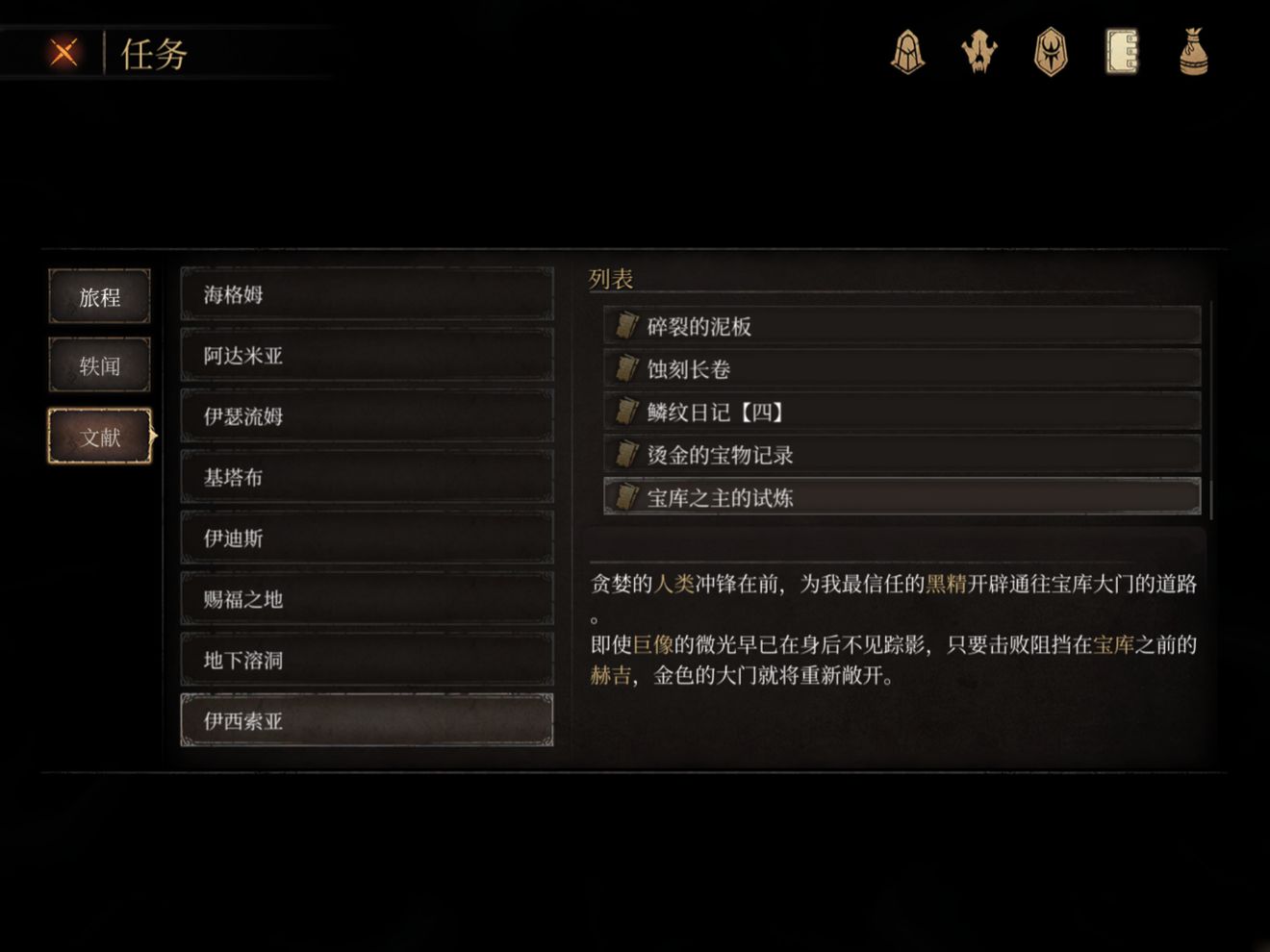
Task: Select the 文献 tab
Action: [x=99, y=436]
